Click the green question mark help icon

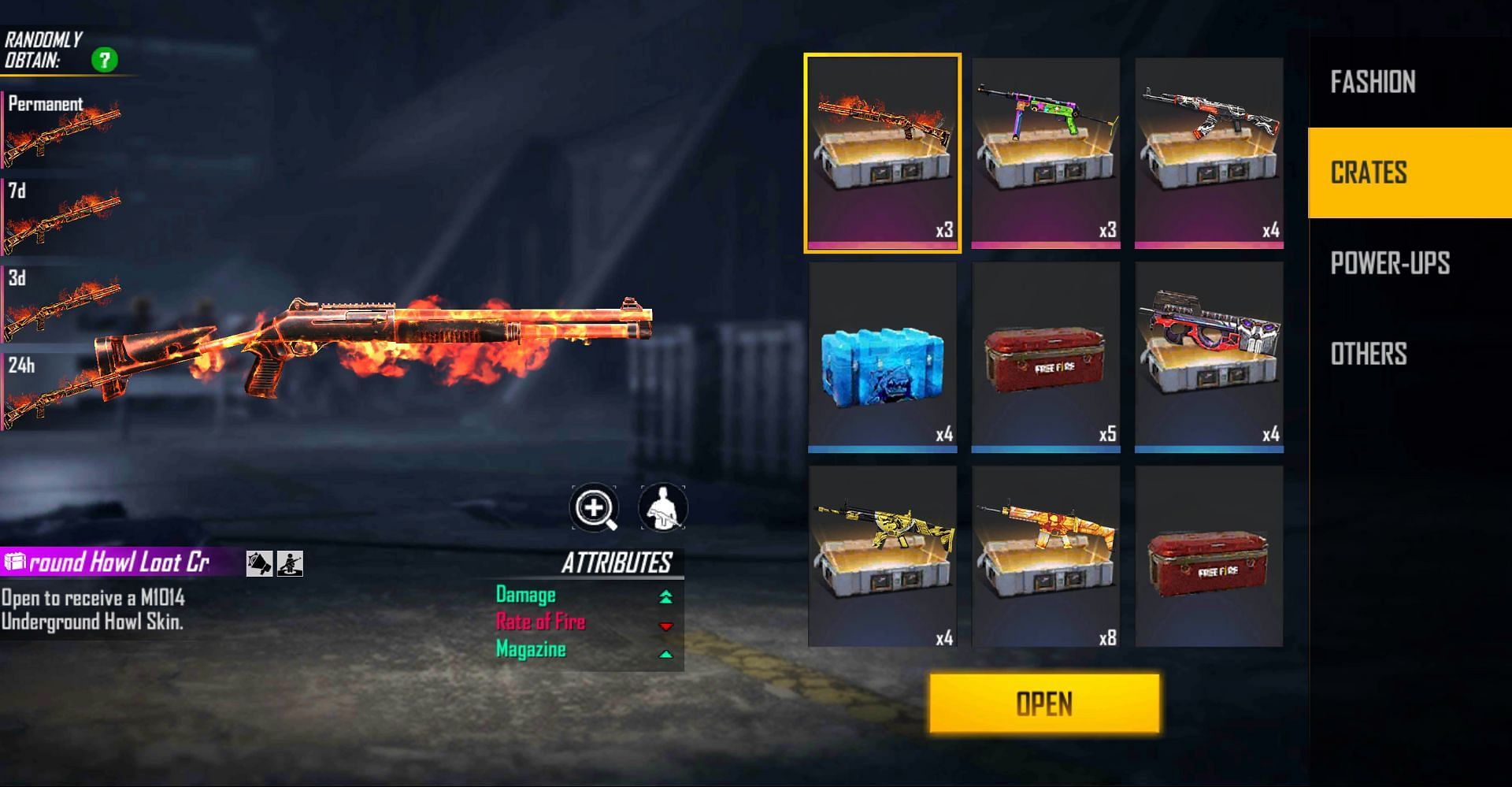point(104,60)
